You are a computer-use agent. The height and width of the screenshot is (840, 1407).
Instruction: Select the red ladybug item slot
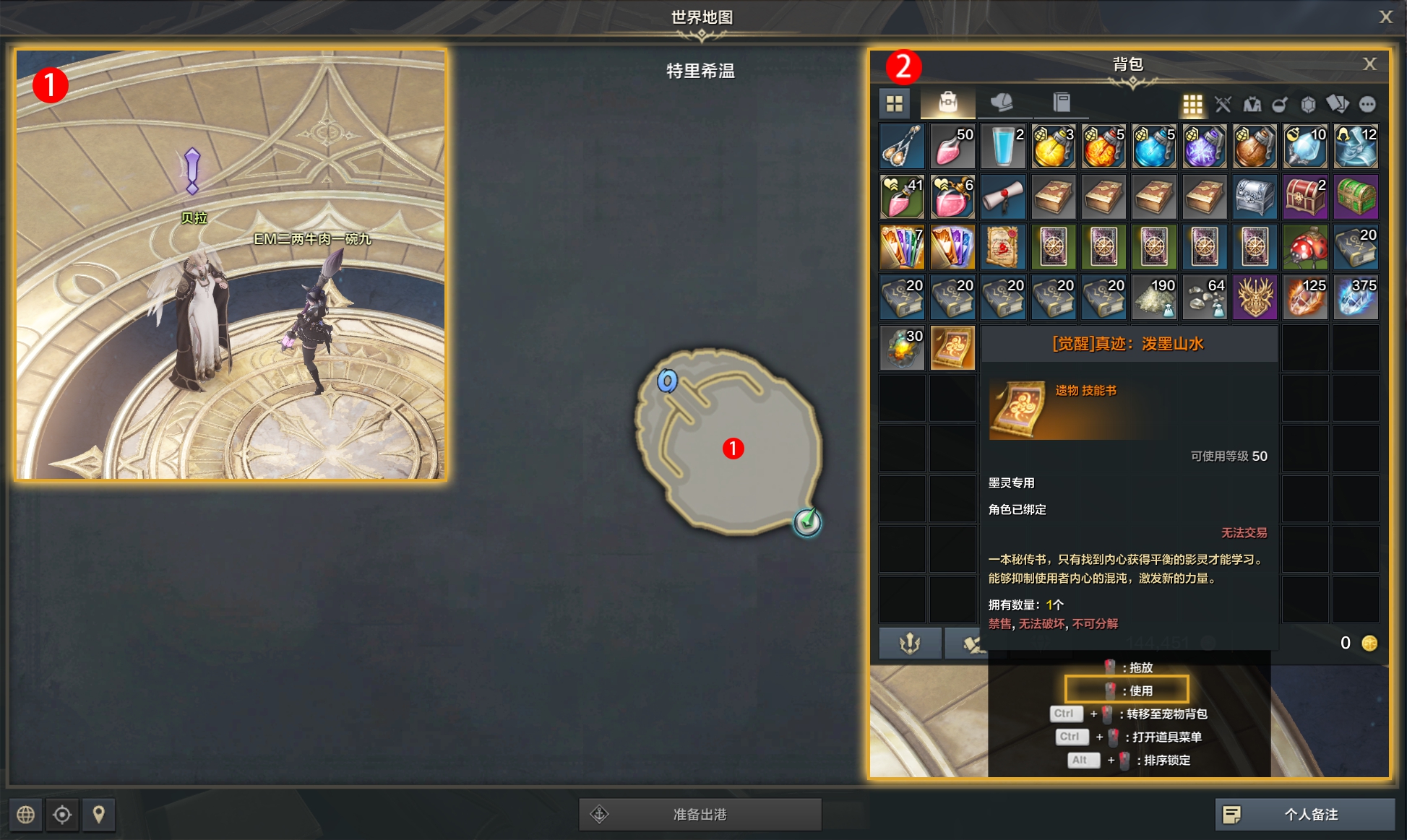click(x=1305, y=247)
